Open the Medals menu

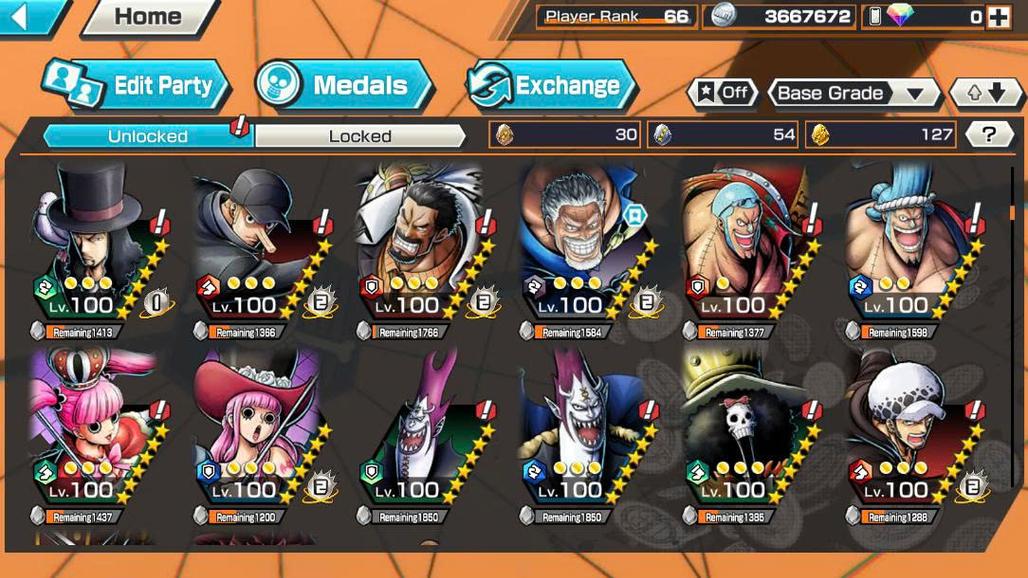pos(344,85)
